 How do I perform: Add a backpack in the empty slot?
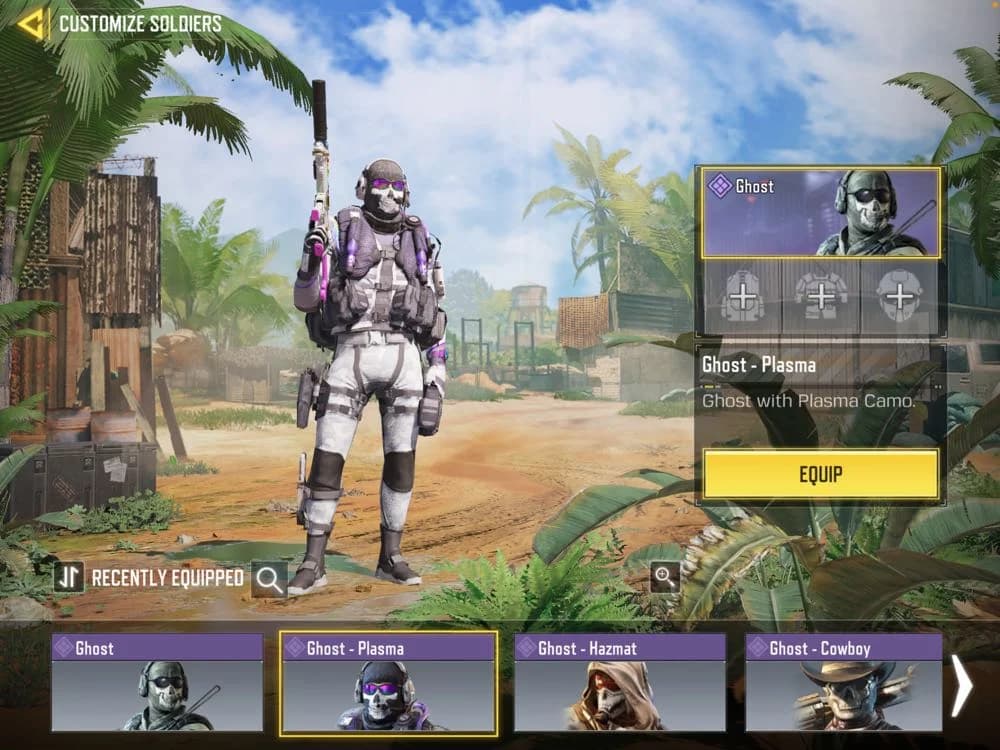(x=742, y=297)
